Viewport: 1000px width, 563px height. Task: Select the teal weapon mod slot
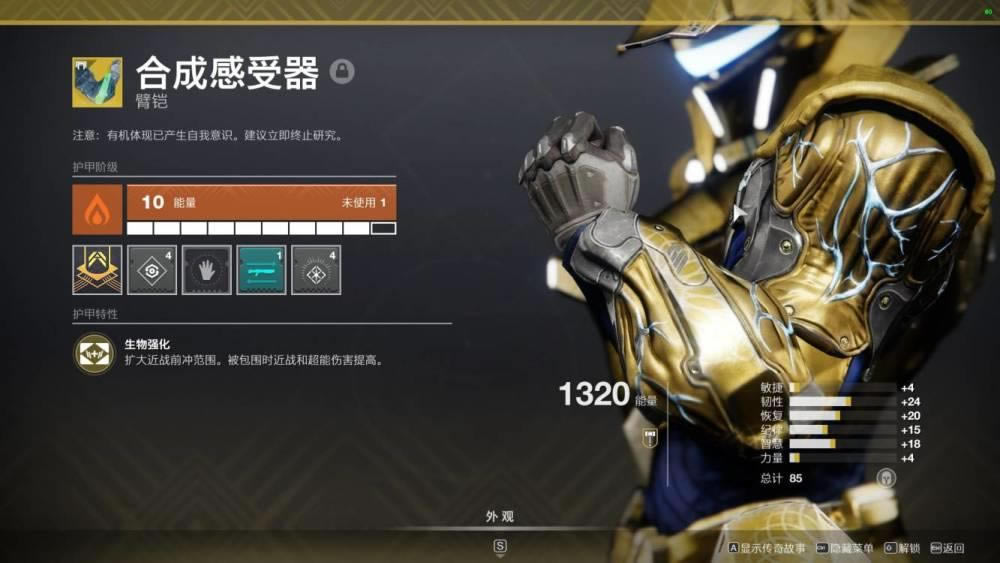262,270
